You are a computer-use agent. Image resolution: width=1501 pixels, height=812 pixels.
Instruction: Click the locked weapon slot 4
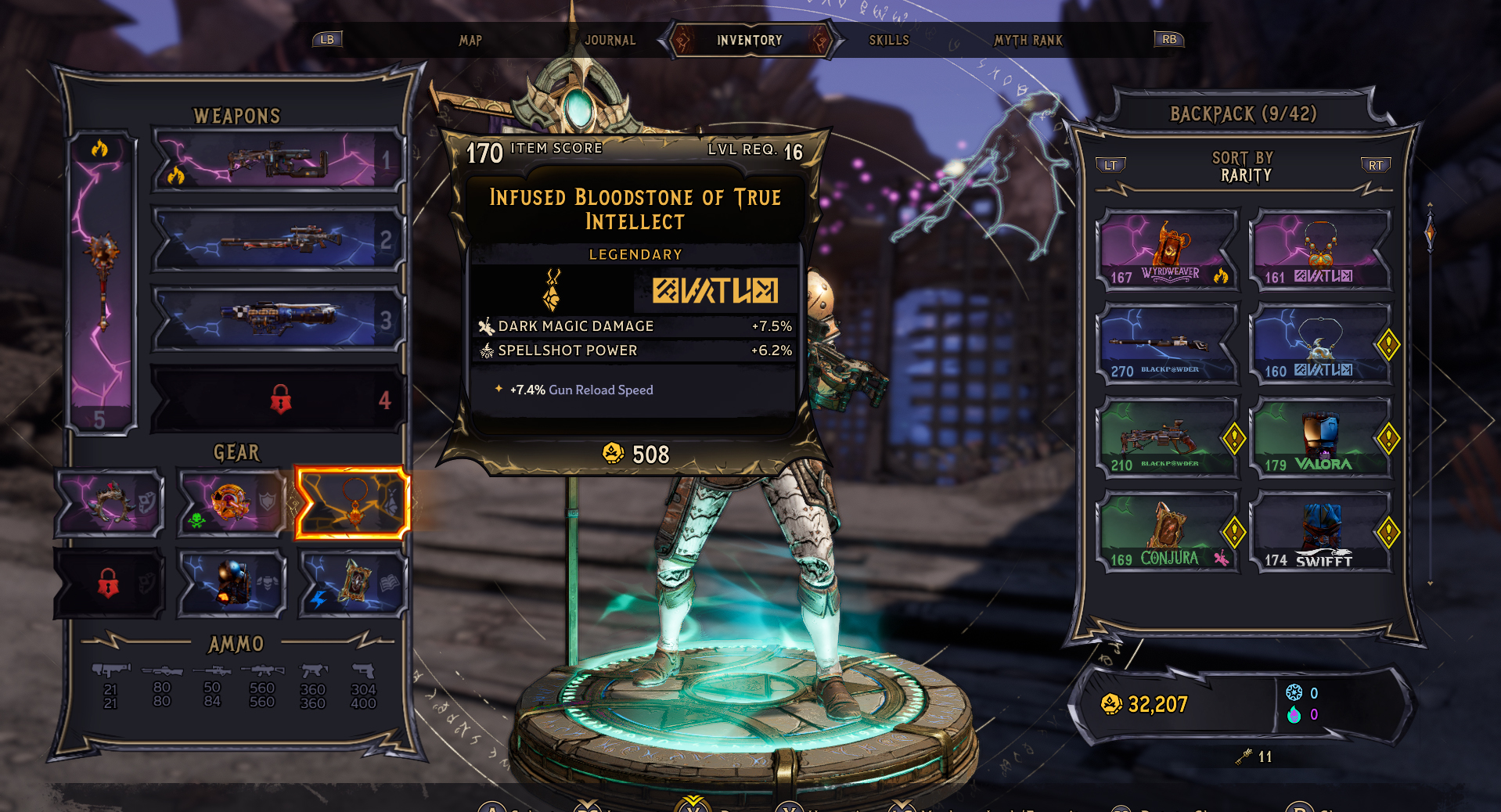coord(278,400)
